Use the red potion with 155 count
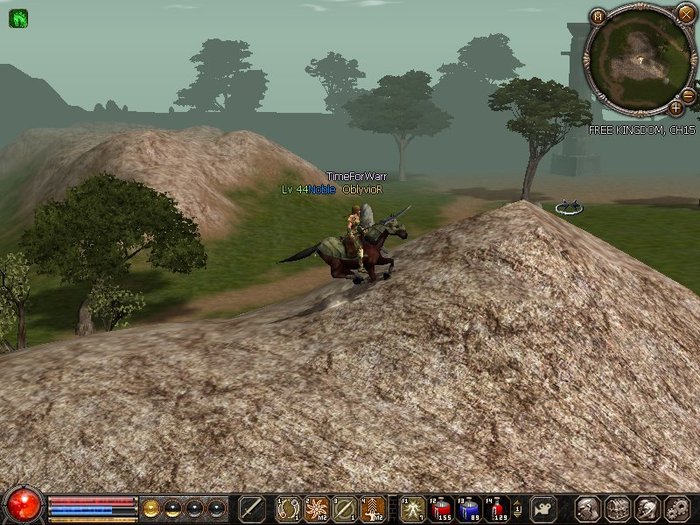The image size is (700, 525). (x=441, y=507)
